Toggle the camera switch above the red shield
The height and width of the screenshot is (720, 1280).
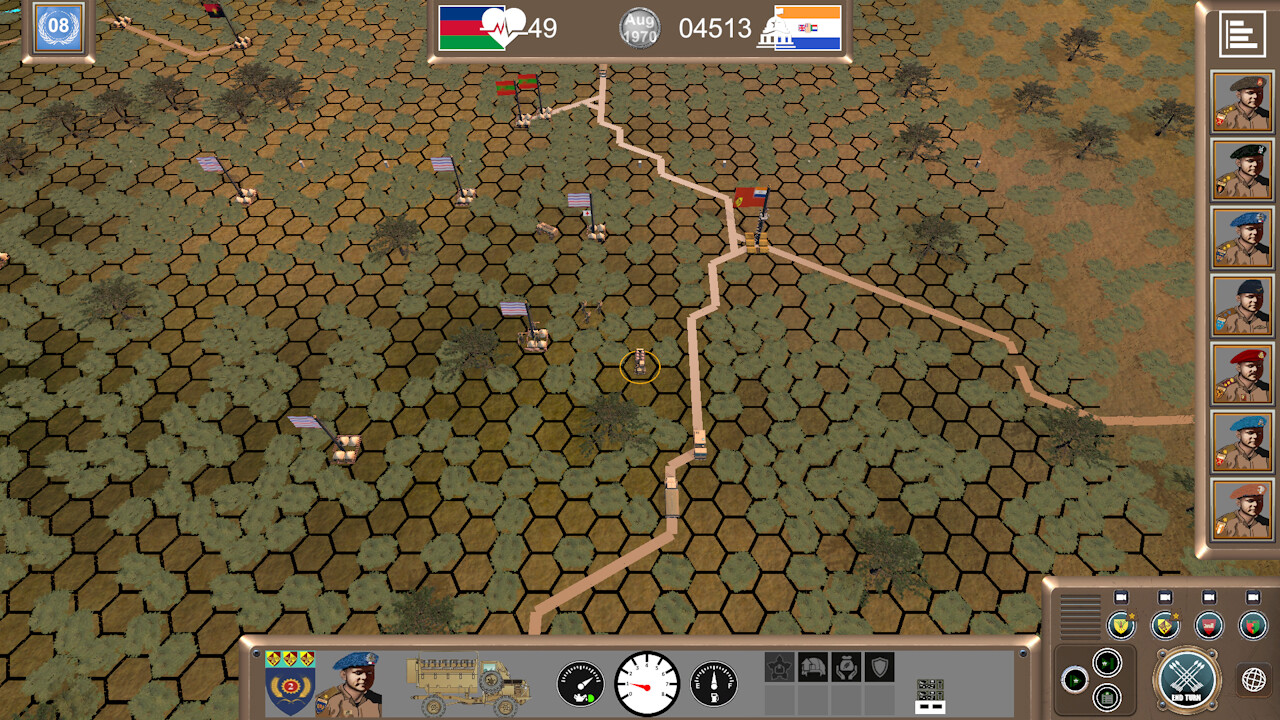tap(1210, 598)
